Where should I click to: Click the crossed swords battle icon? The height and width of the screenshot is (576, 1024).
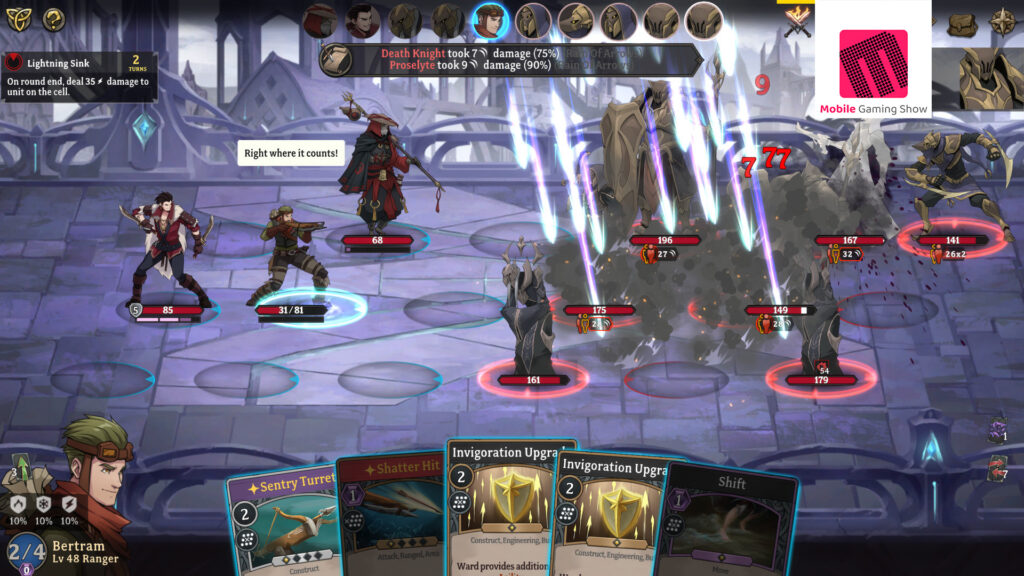click(x=797, y=21)
